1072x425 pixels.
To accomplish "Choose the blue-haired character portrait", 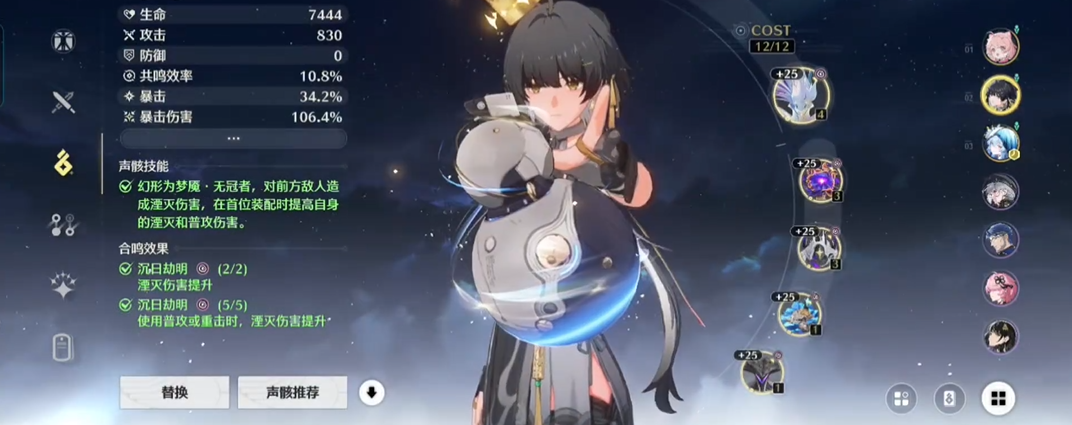I will [1000, 142].
